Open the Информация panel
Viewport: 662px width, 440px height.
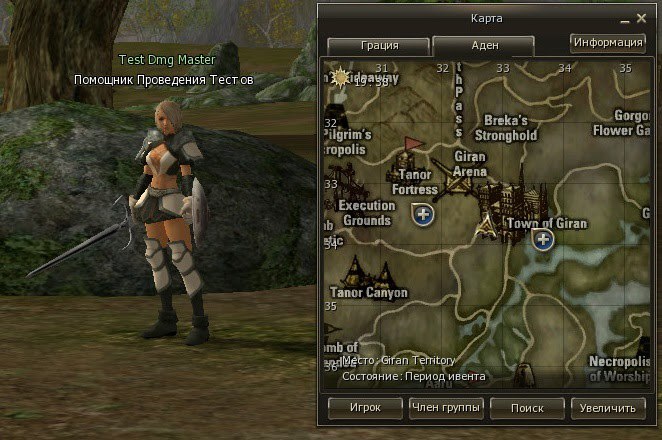[x=607, y=43]
